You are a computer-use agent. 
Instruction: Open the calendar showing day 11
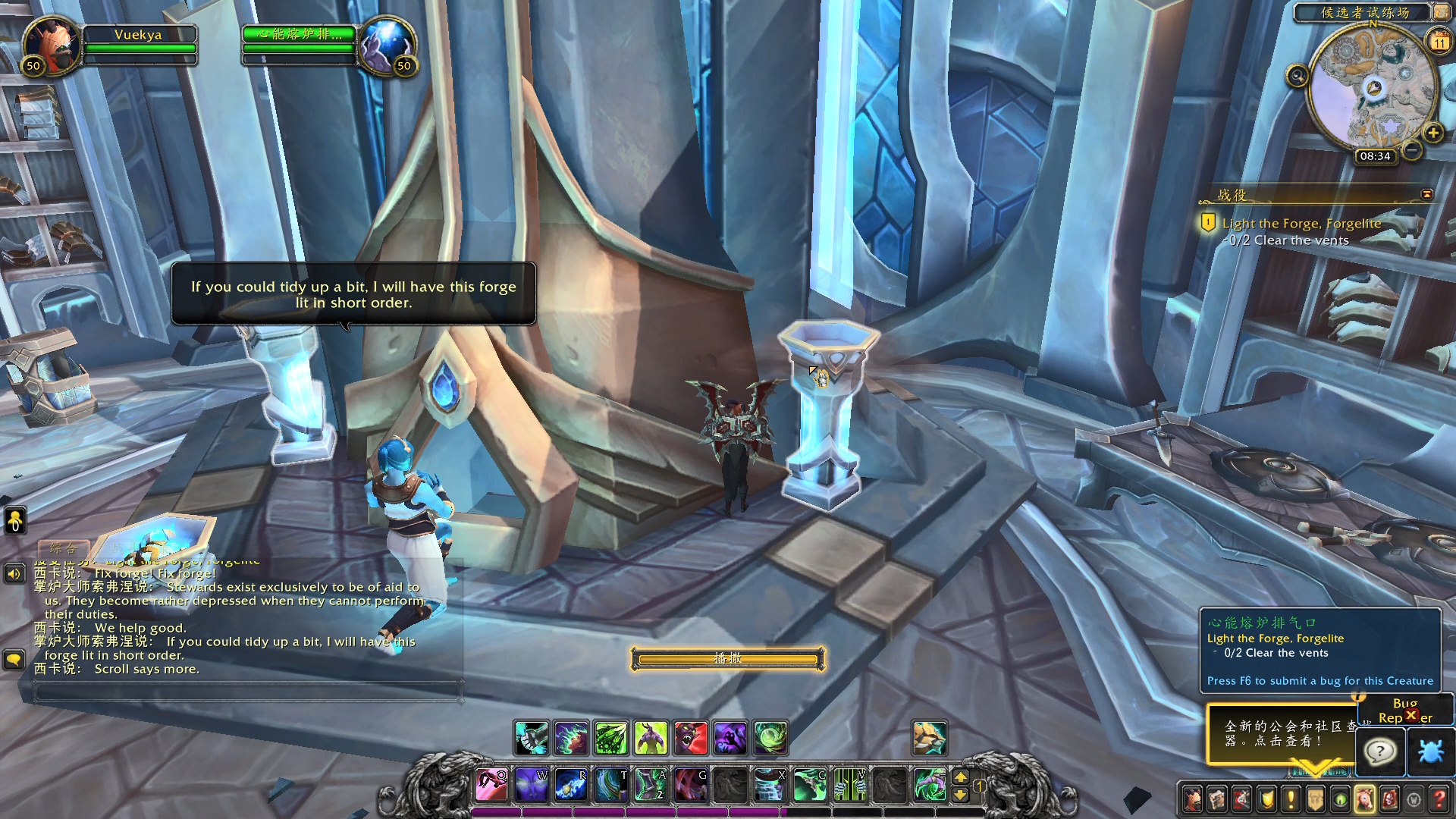(x=1439, y=42)
